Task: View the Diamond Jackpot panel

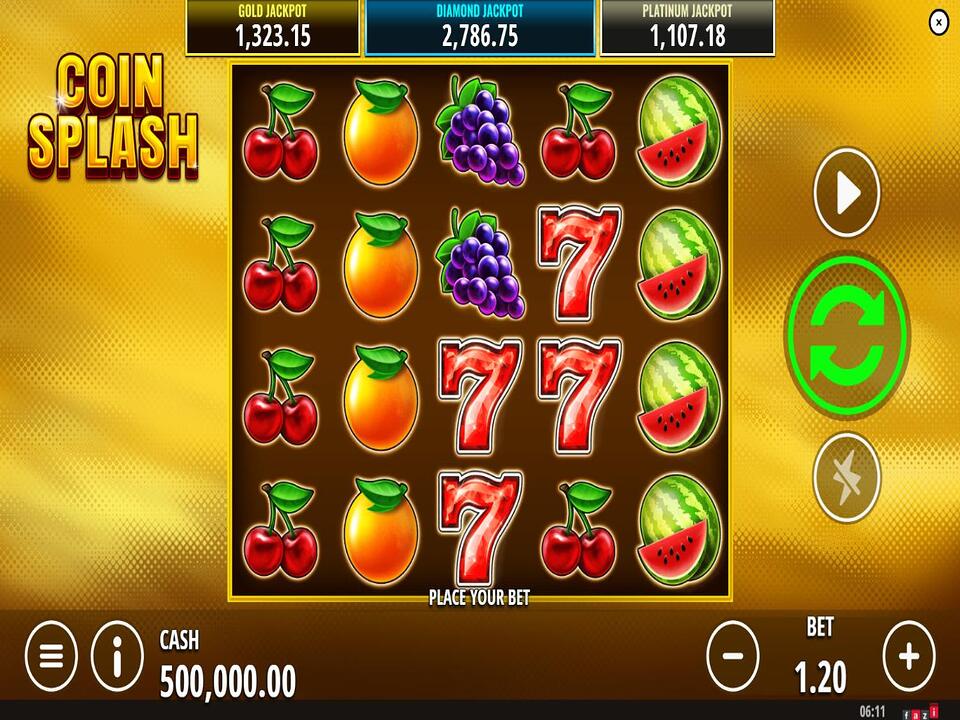Action: pyautogui.click(x=479, y=28)
